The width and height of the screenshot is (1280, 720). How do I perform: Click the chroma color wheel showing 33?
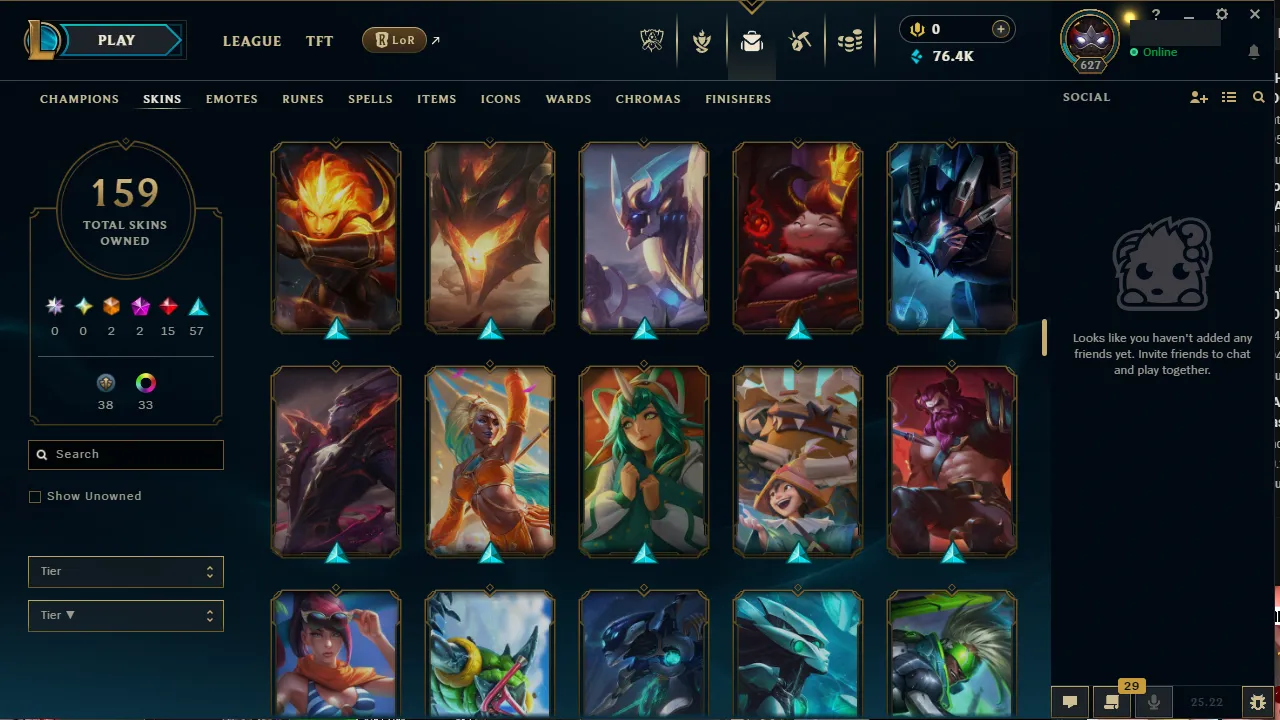(x=145, y=383)
